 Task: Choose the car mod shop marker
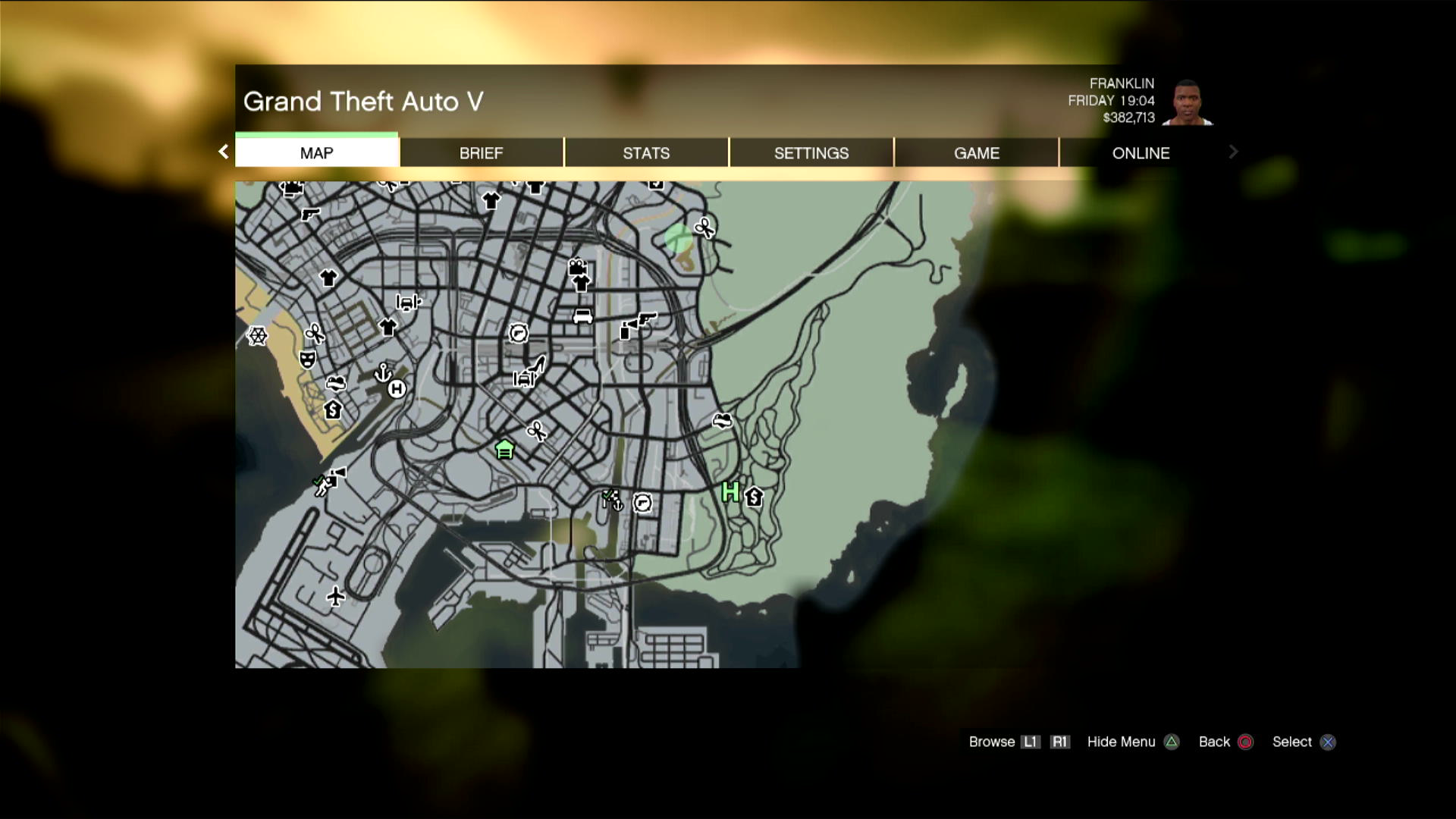tap(582, 315)
